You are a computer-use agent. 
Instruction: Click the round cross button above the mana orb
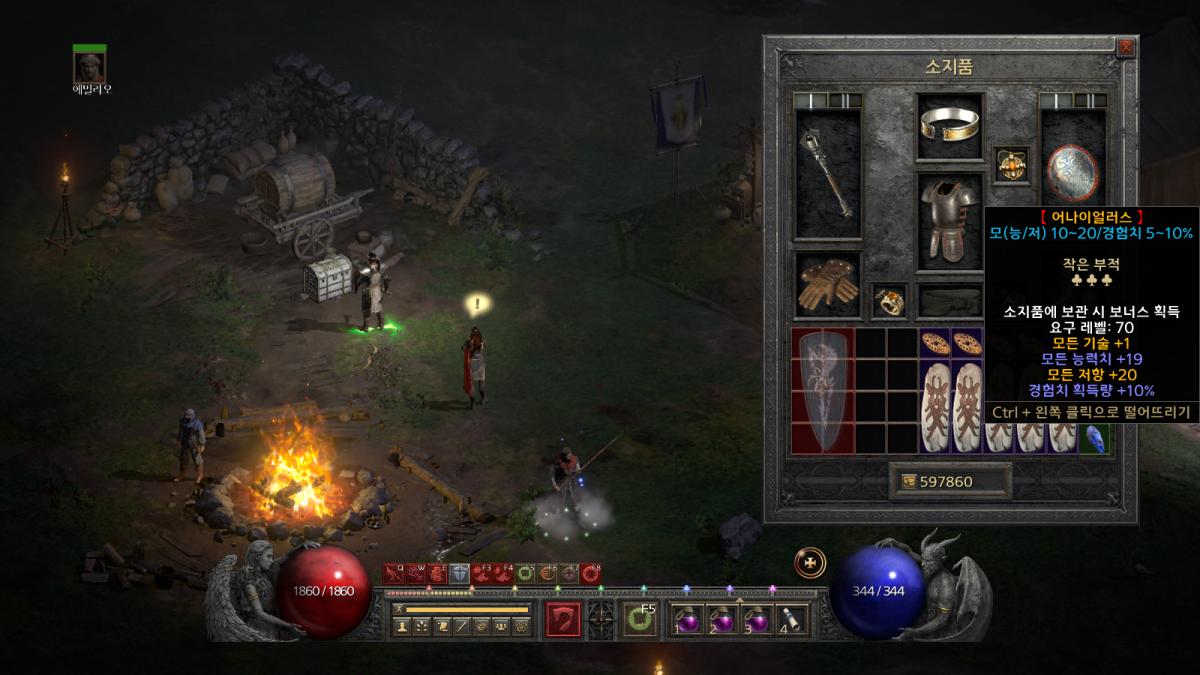click(x=809, y=563)
